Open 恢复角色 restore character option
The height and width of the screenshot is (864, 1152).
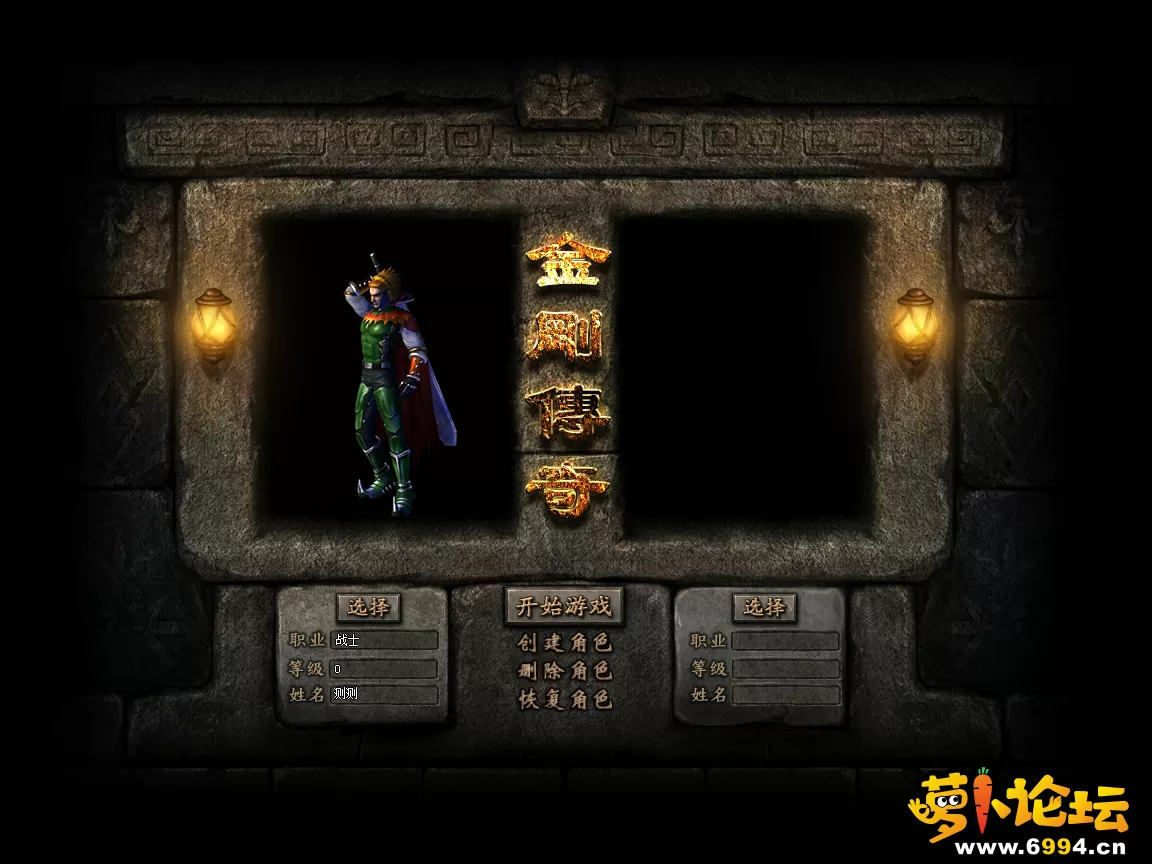point(564,700)
